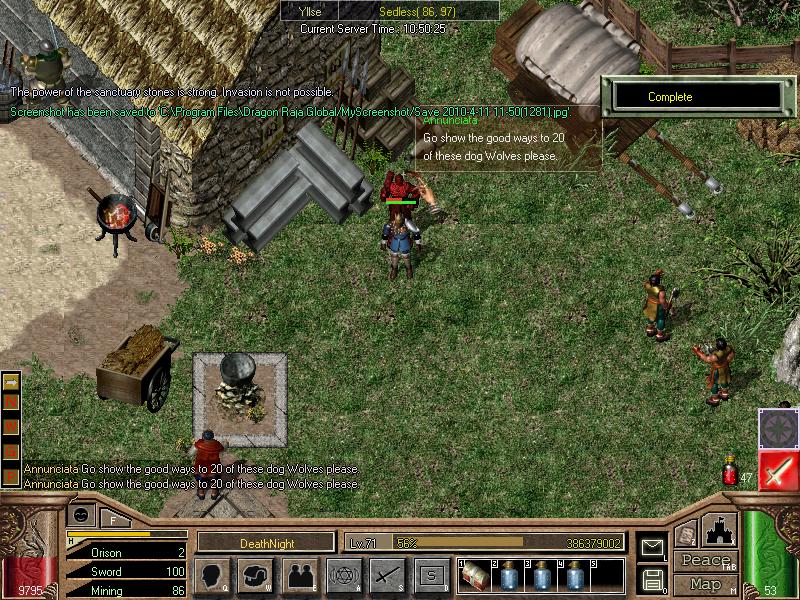Open the mail envelope icon
800x600 pixels.
click(x=652, y=547)
